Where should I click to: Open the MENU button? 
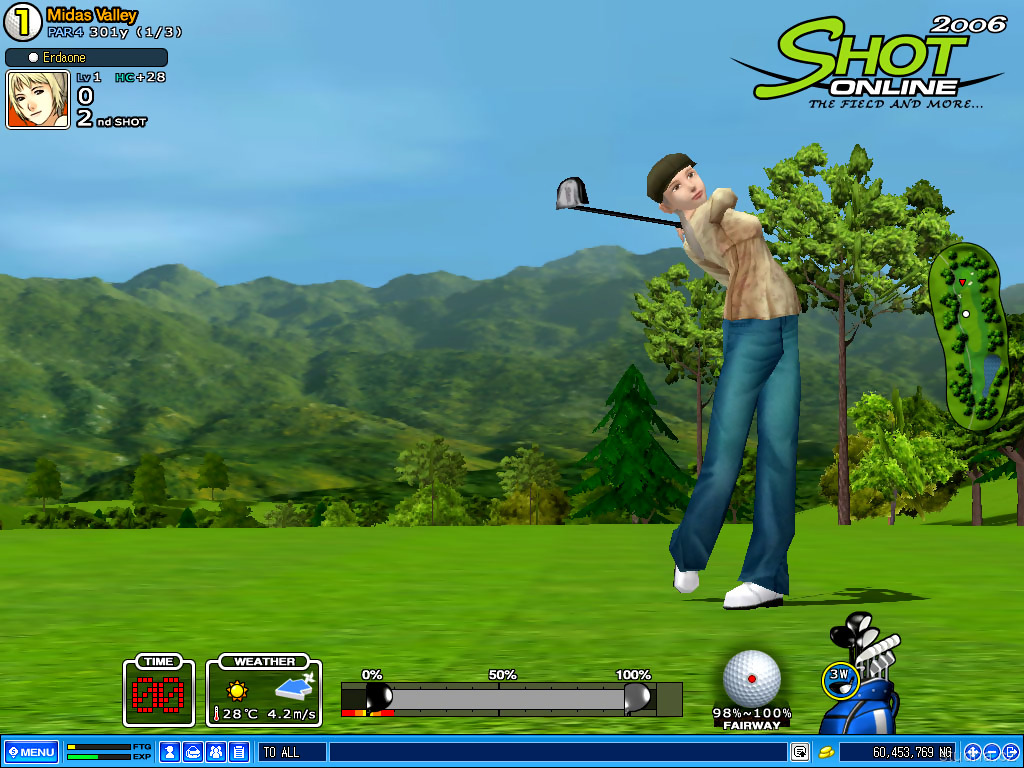32,752
